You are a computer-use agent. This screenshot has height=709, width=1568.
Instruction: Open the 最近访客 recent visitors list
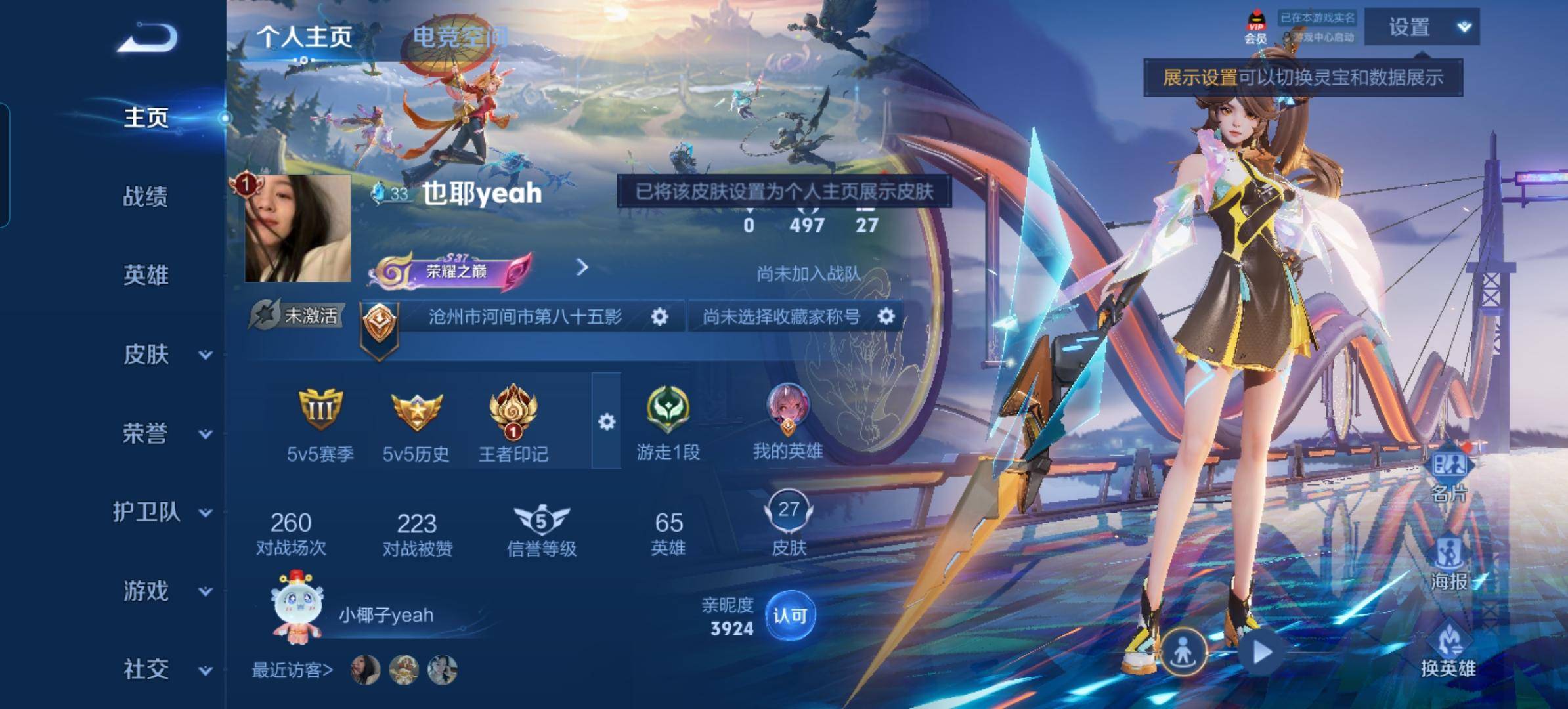293,670
